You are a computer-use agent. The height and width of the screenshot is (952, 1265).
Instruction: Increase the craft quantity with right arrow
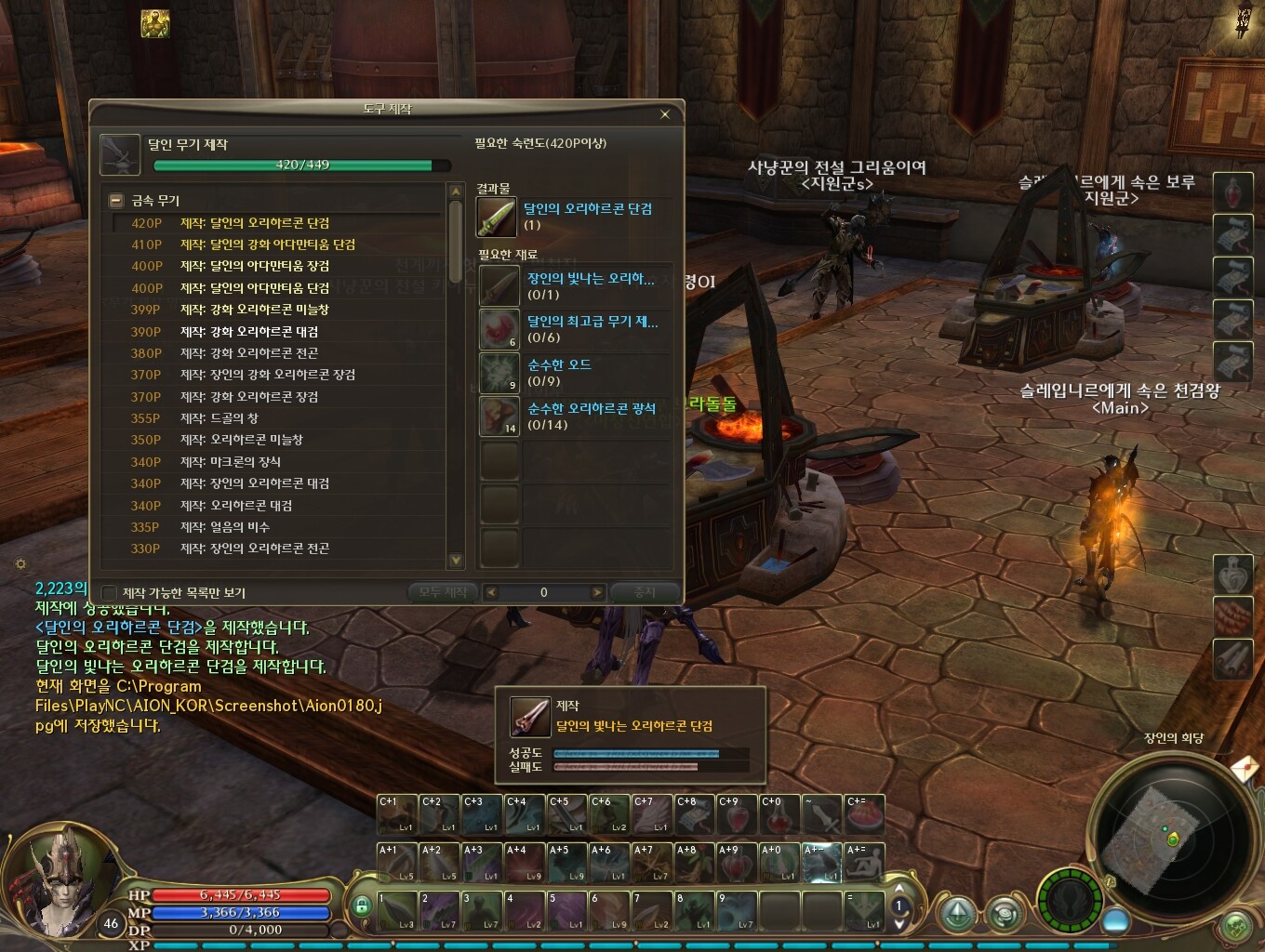(x=597, y=592)
